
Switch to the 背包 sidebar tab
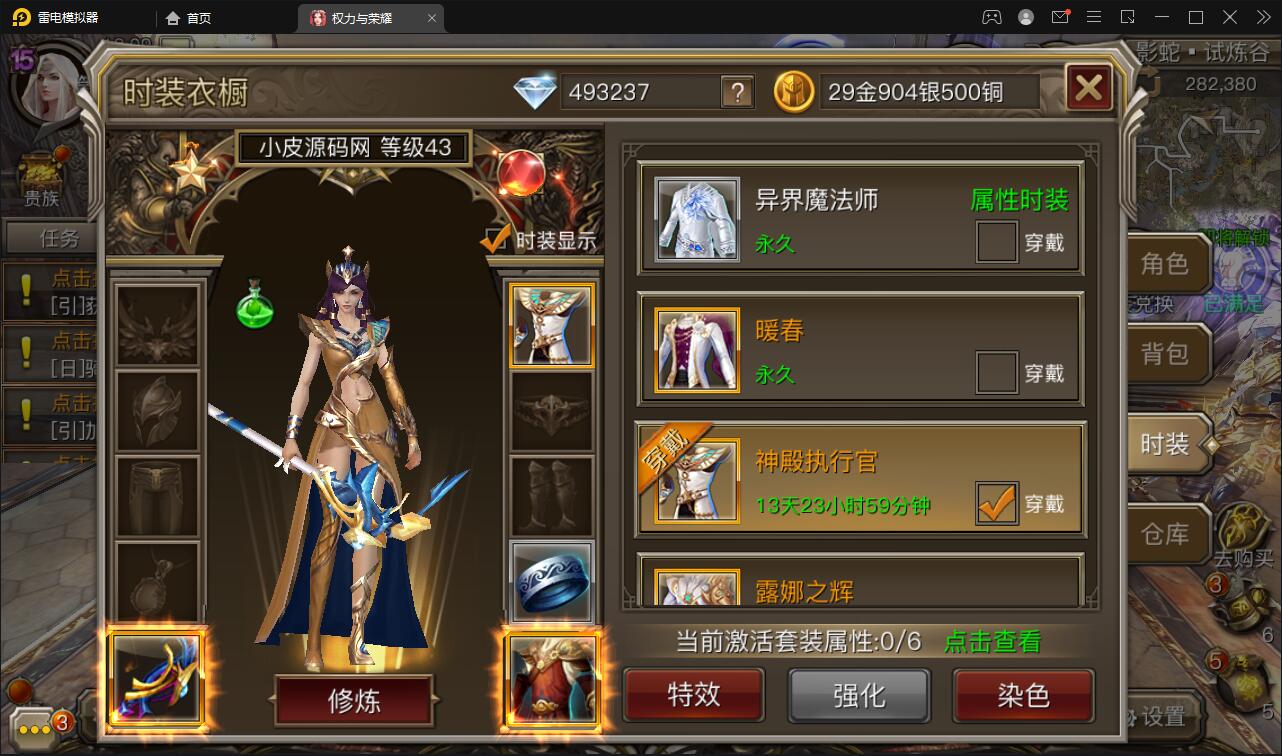(1168, 354)
